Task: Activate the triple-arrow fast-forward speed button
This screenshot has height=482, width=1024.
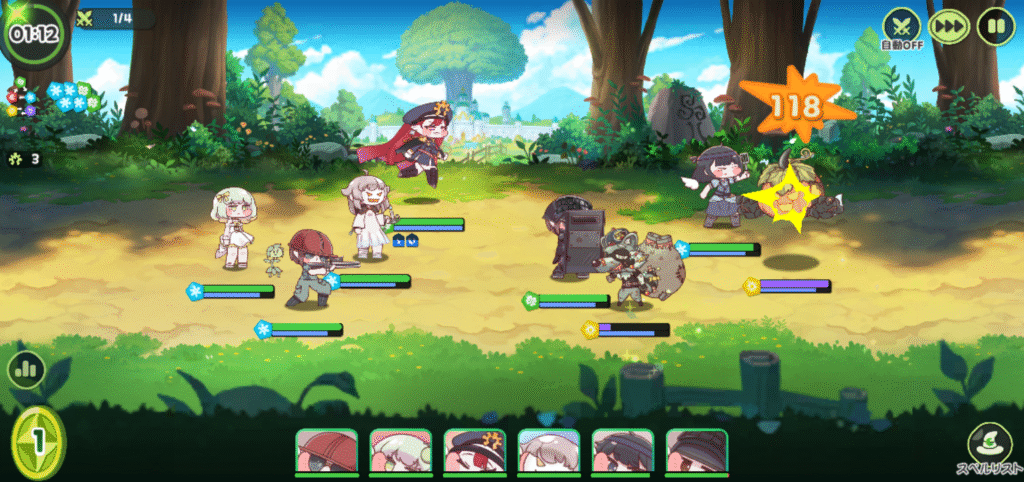Action: pyautogui.click(x=948, y=25)
